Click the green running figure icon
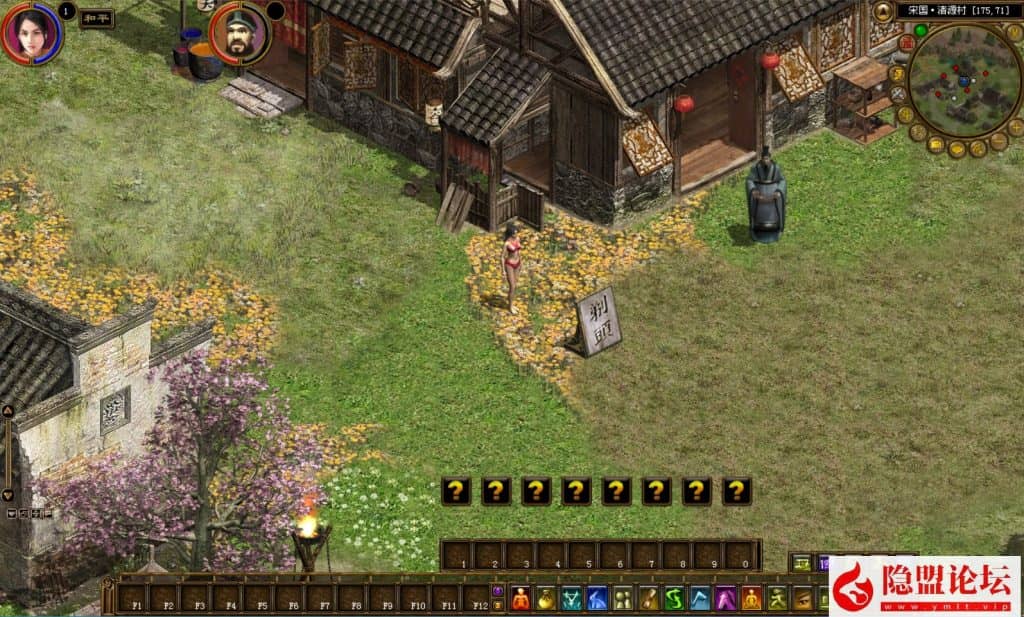The height and width of the screenshot is (617, 1024). click(x=777, y=599)
